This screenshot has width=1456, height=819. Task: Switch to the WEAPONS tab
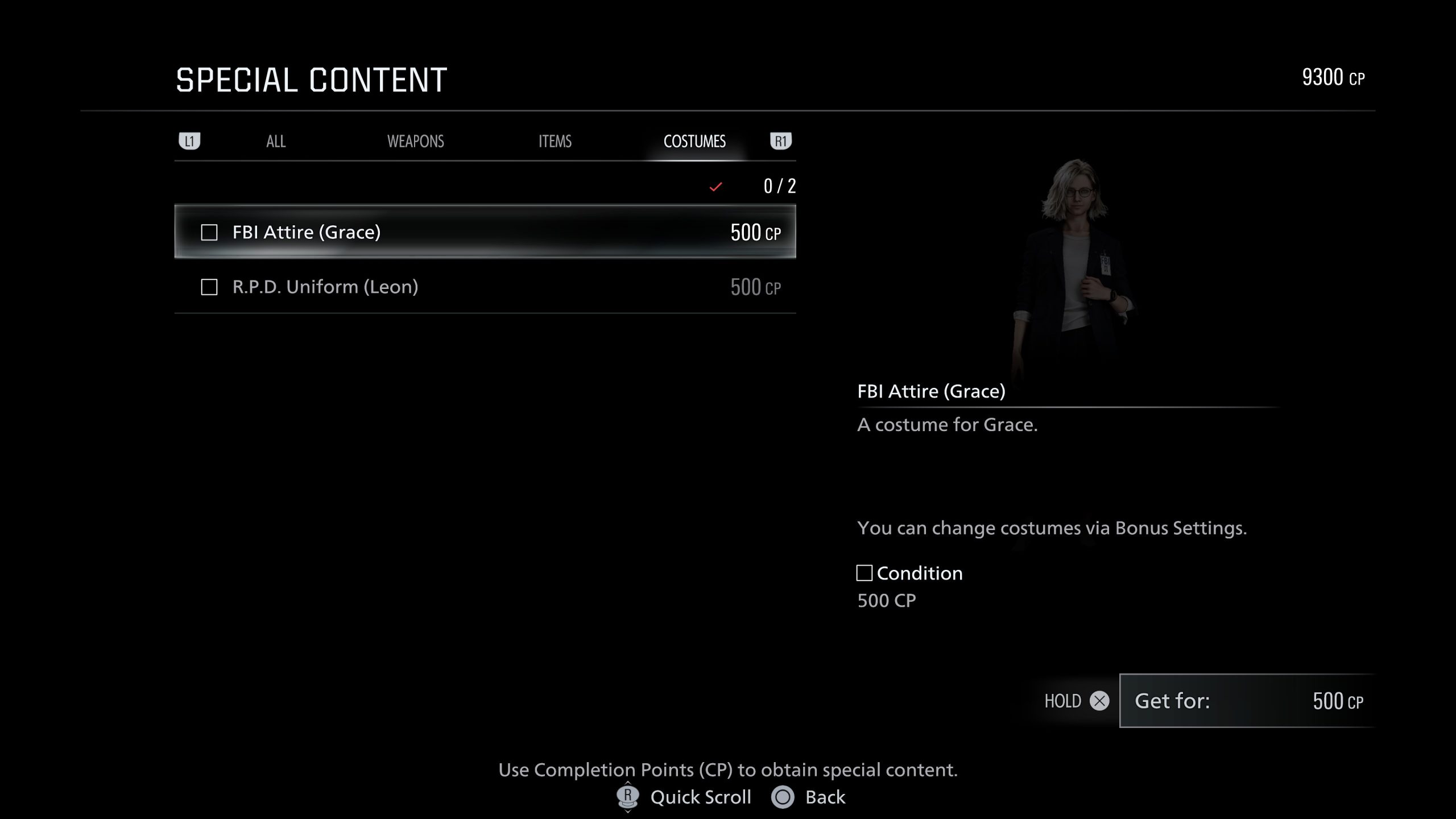pyautogui.click(x=416, y=141)
